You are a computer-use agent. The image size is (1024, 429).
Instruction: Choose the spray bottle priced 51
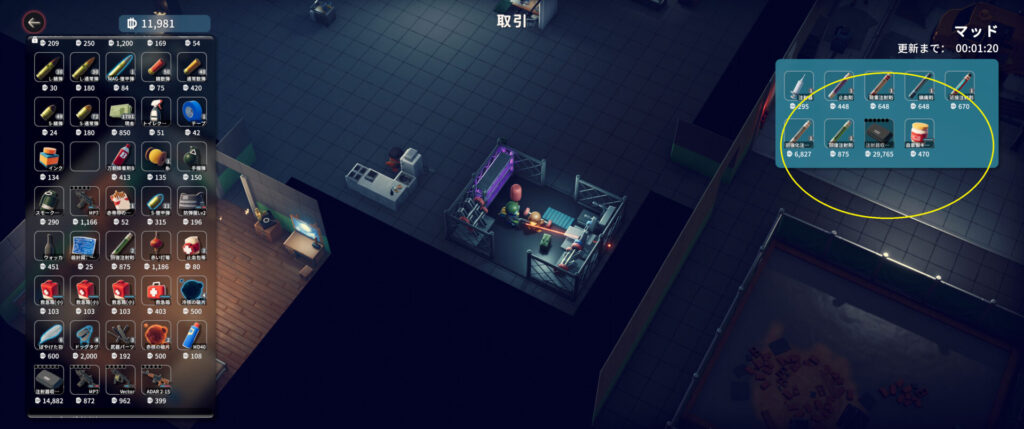(x=157, y=111)
